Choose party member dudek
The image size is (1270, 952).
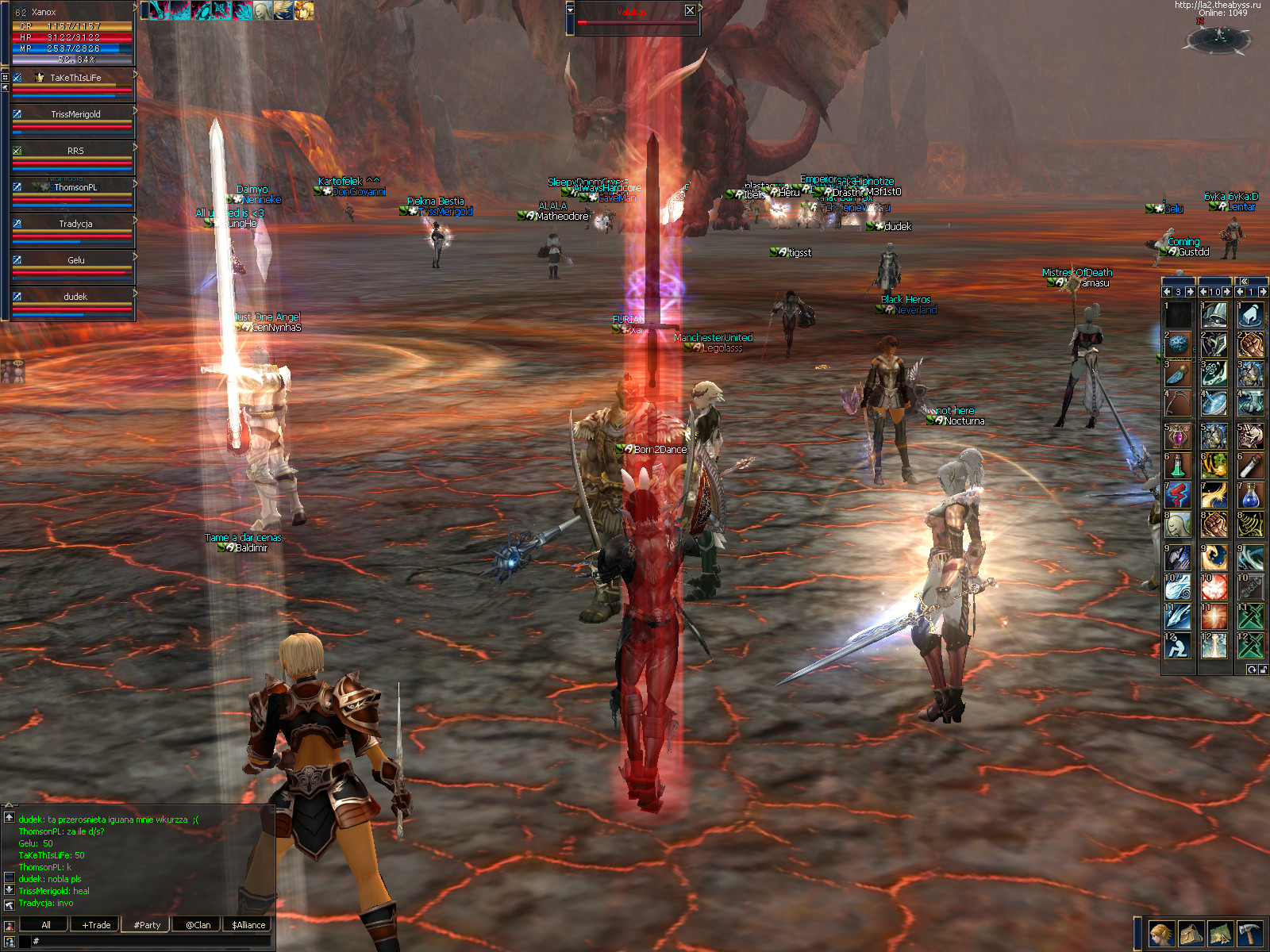75,297
